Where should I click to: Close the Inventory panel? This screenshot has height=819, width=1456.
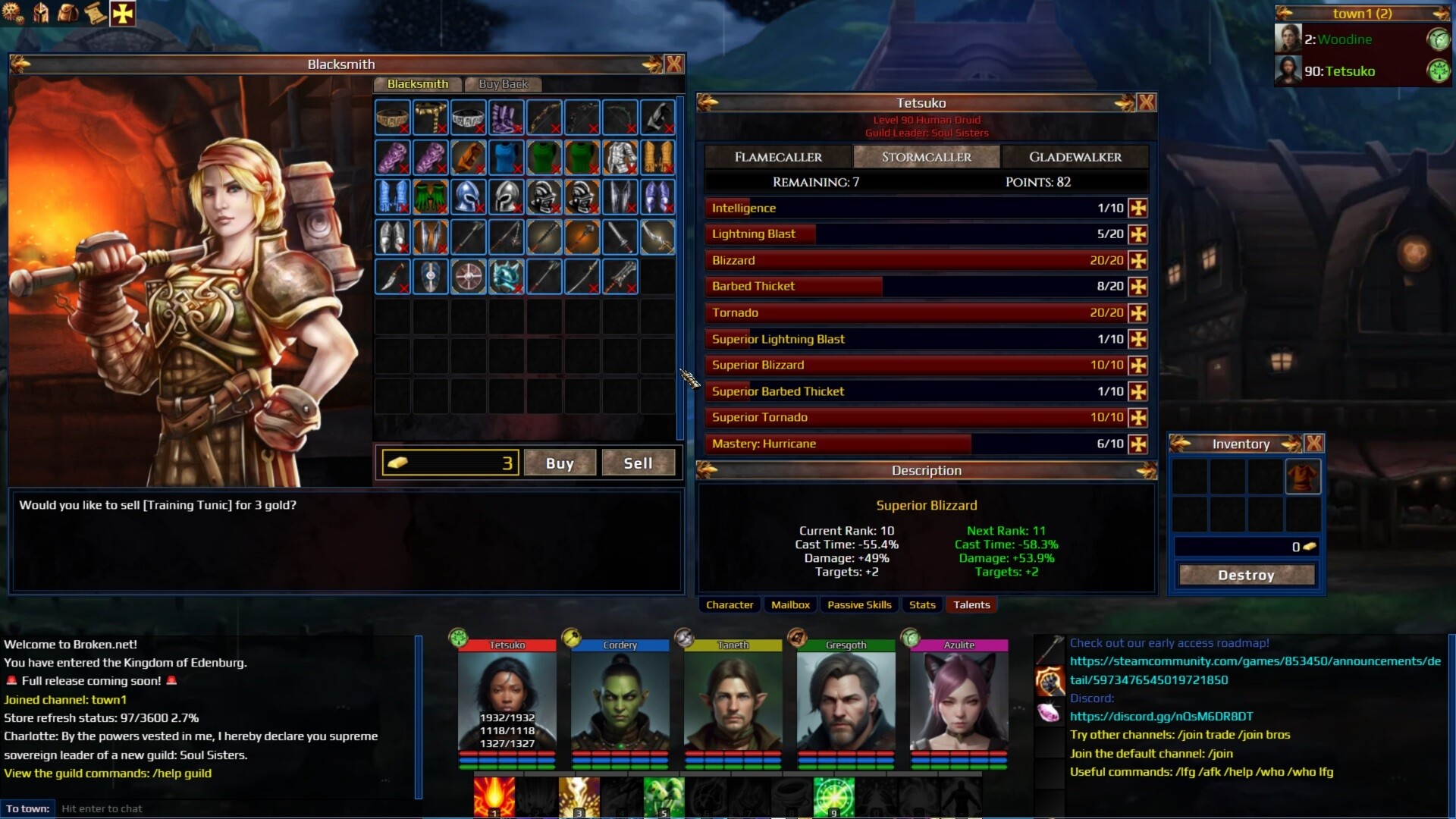point(1314,444)
